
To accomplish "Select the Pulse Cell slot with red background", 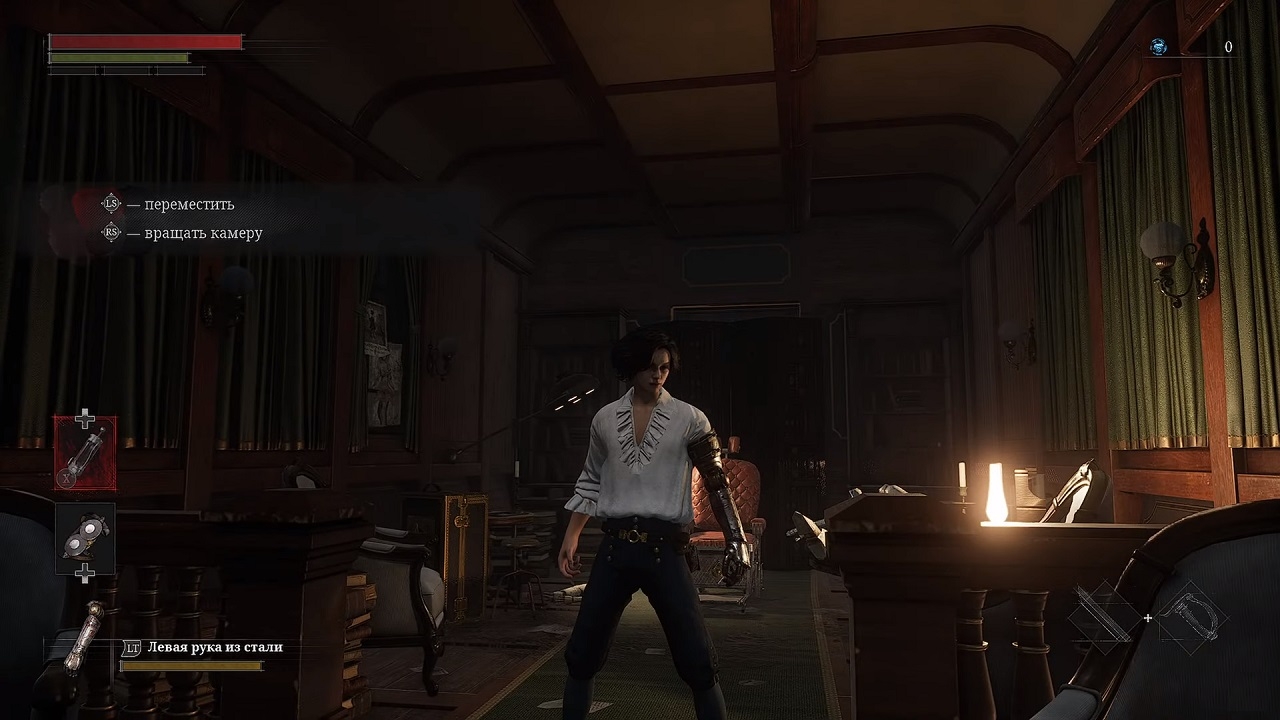I will pos(85,453).
